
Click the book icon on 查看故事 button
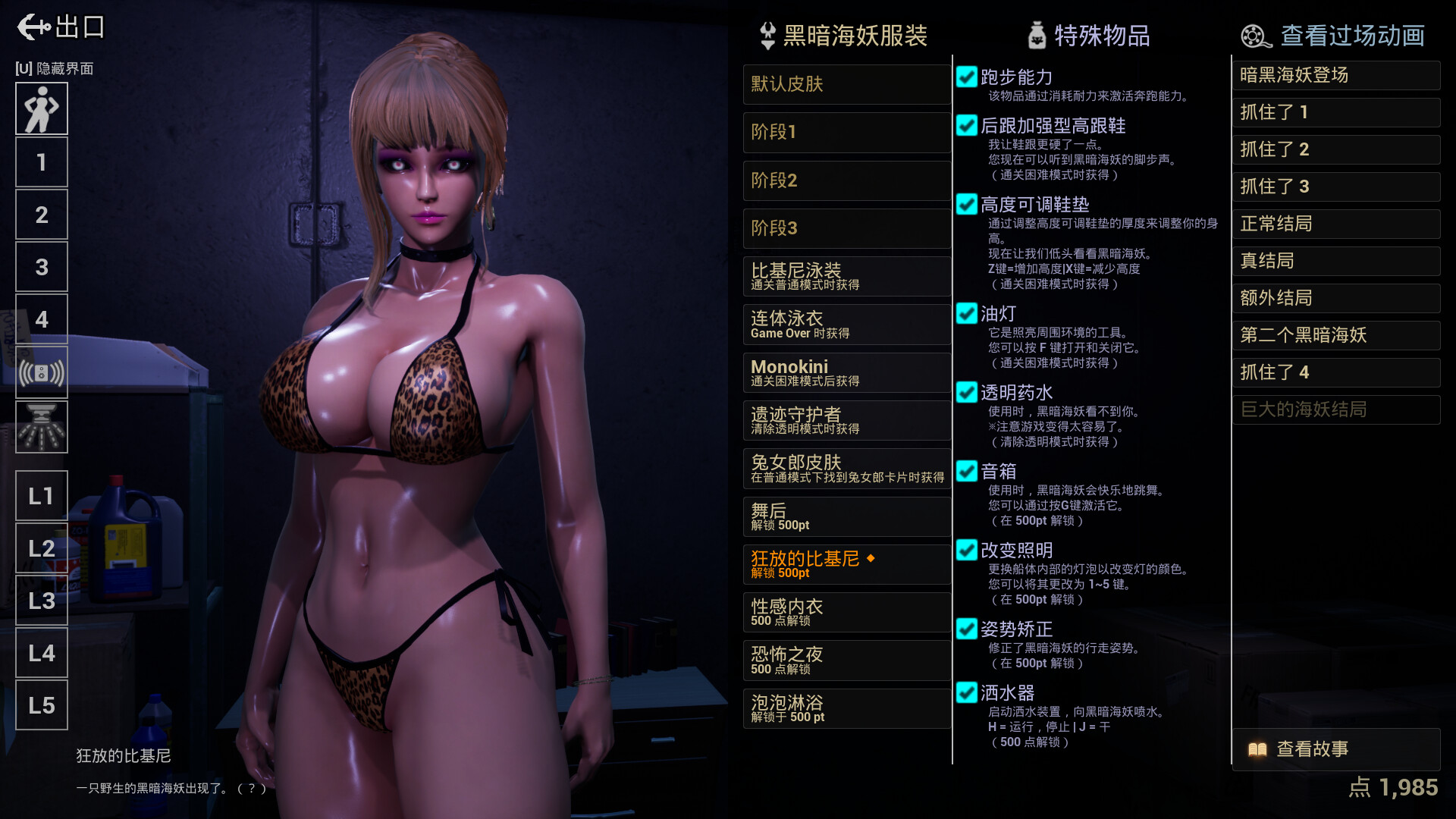coord(1257,749)
